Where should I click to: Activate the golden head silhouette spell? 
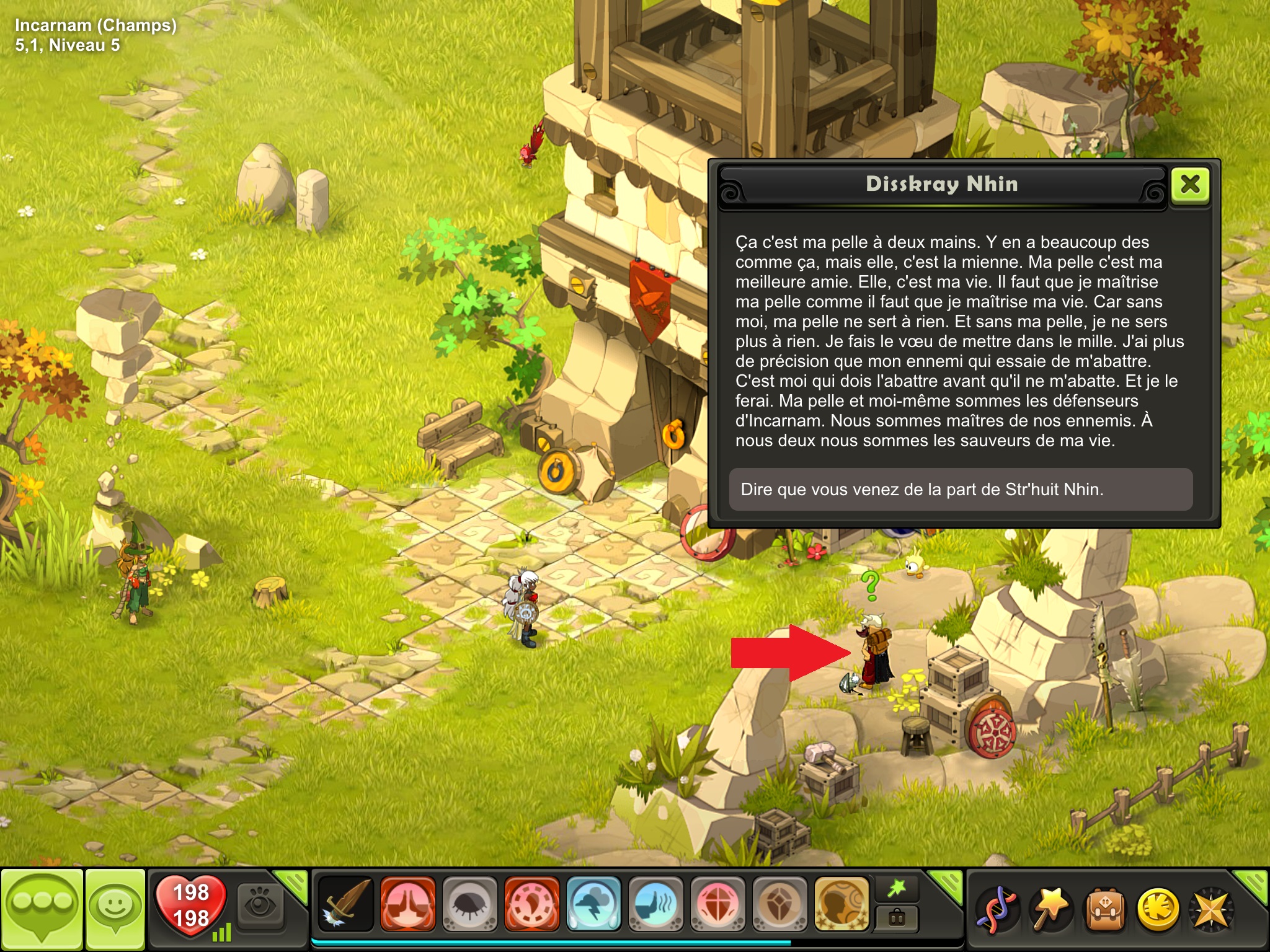click(x=841, y=904)
